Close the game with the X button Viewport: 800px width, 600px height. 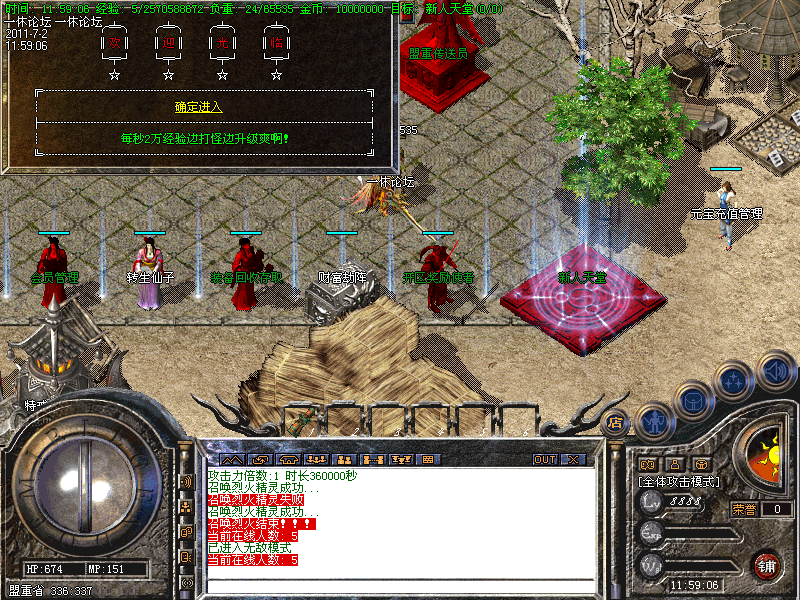(x=573, y=460)
